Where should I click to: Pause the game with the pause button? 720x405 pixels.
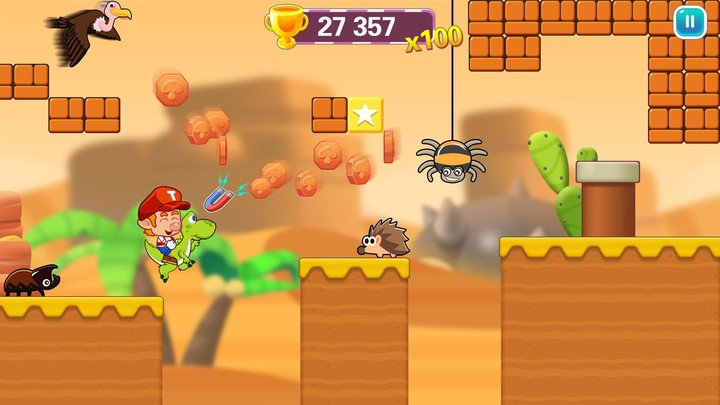[689, 22]
